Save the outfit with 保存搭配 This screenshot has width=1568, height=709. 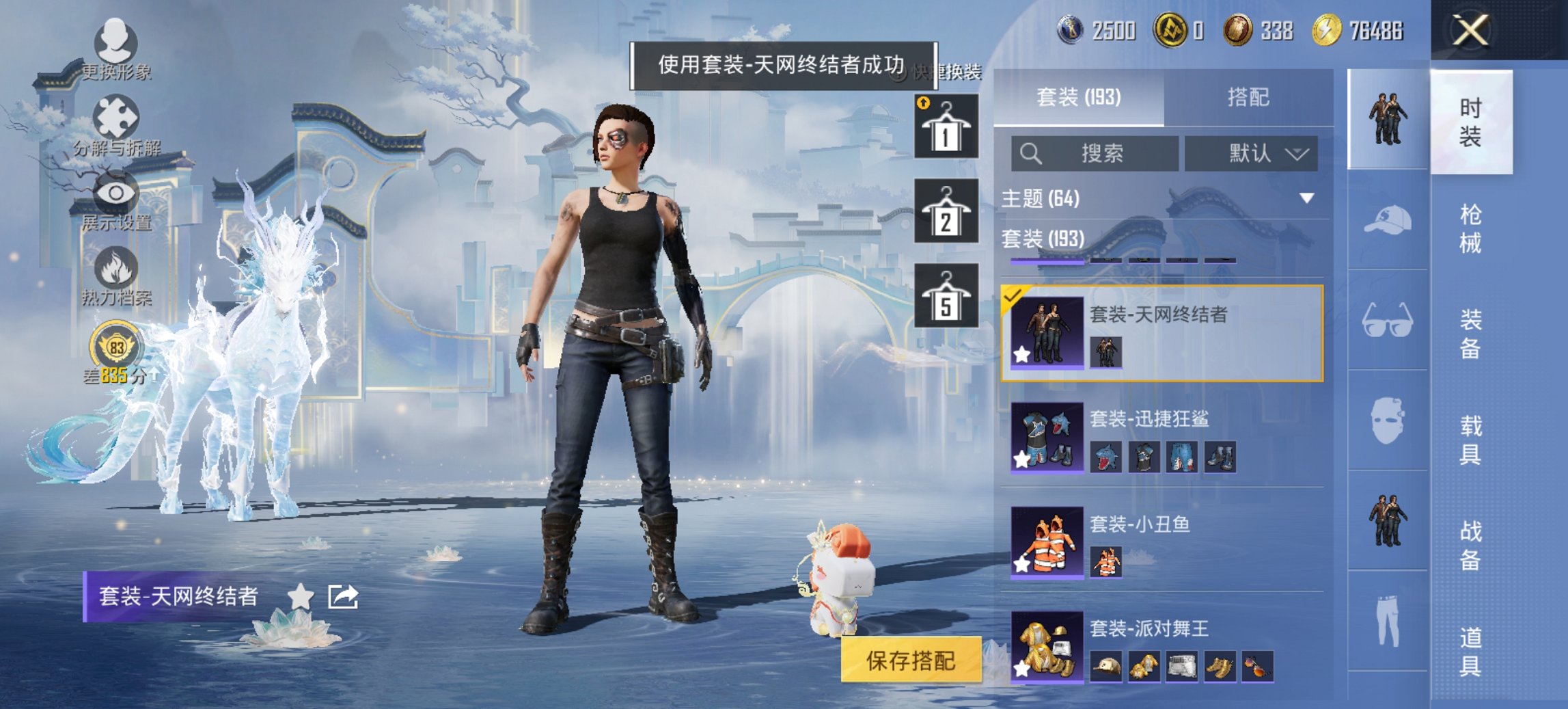click(x=911, y=660)
